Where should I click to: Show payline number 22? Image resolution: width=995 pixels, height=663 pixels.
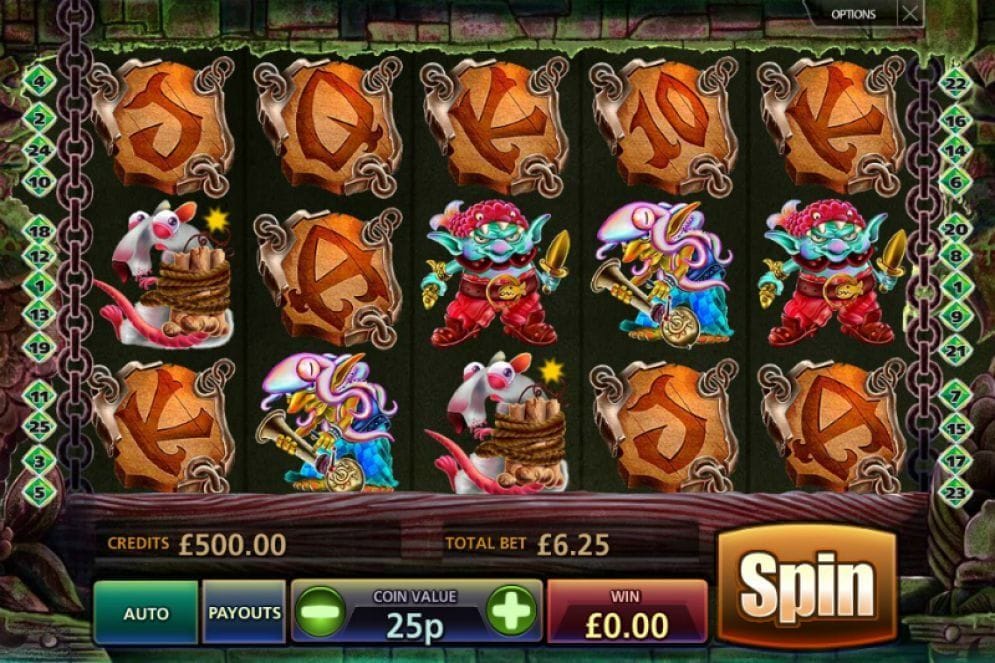coord(955,84)
